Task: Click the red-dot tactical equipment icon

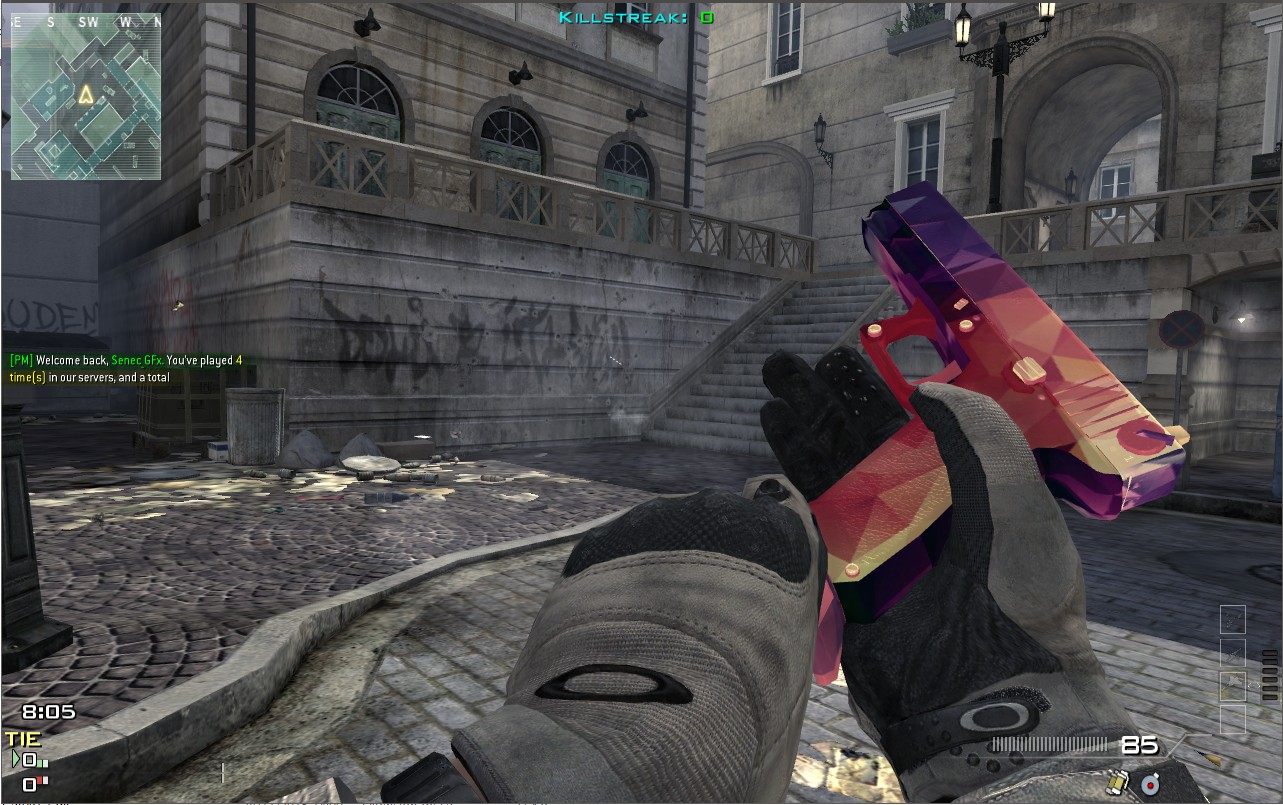Action: coord(1150,784)
